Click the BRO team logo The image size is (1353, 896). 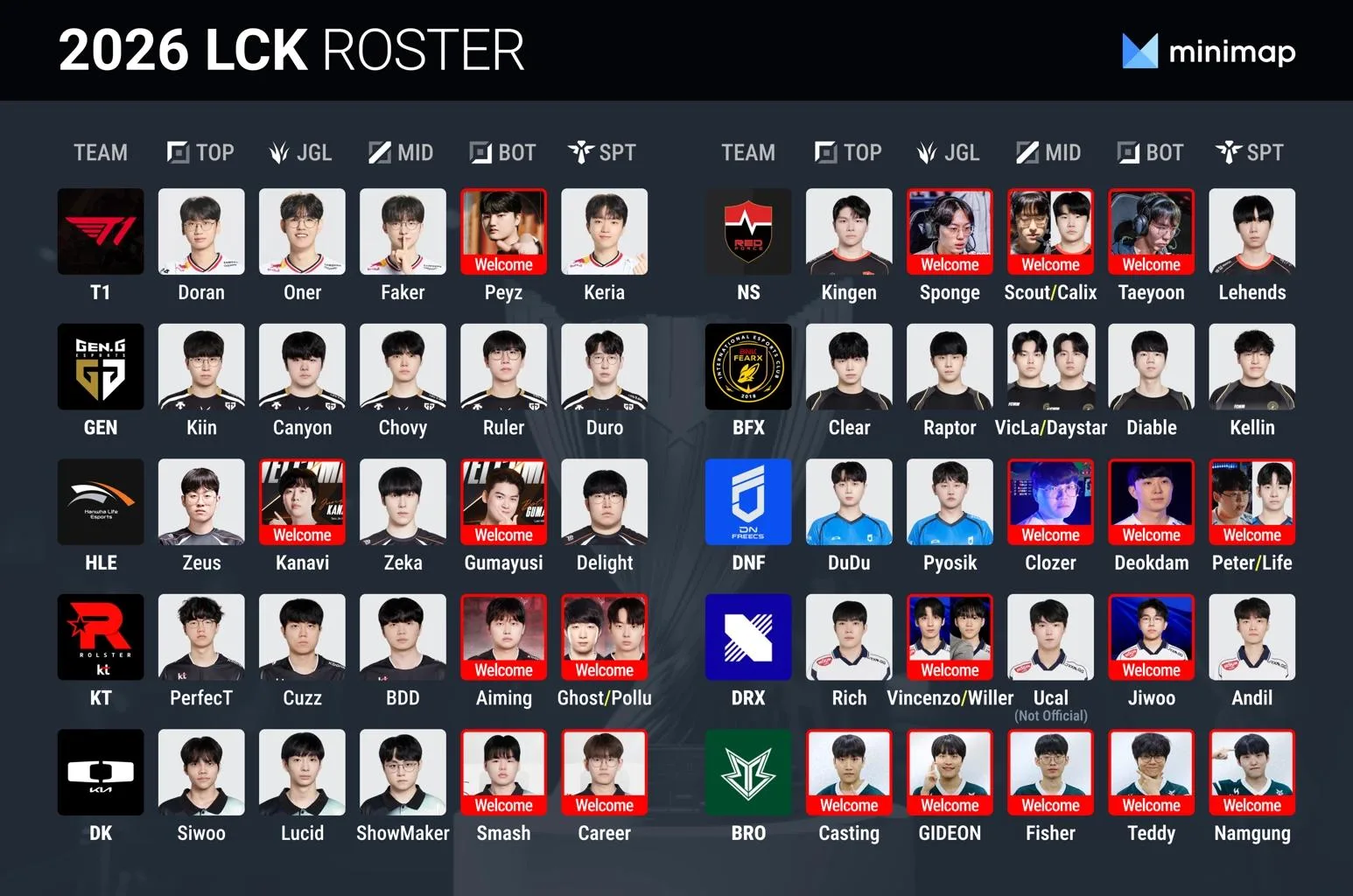[x=748, y=773]
